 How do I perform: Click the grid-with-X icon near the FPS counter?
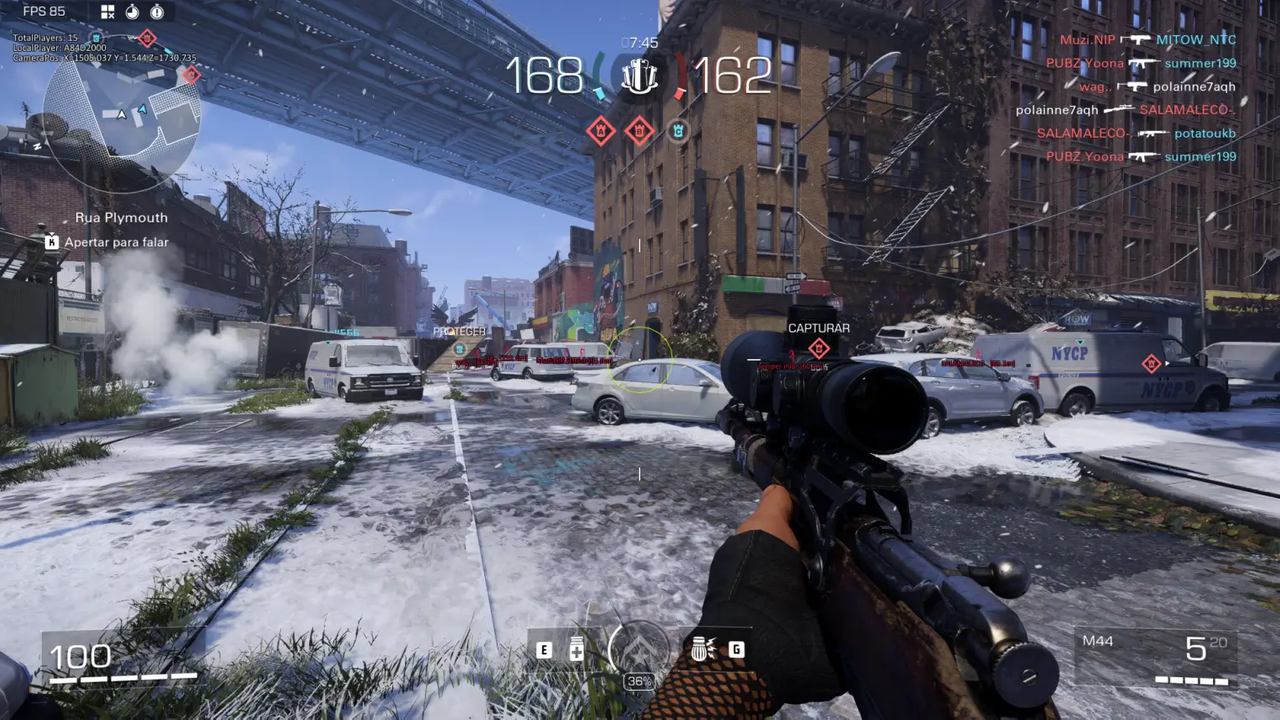pos(109,11)
